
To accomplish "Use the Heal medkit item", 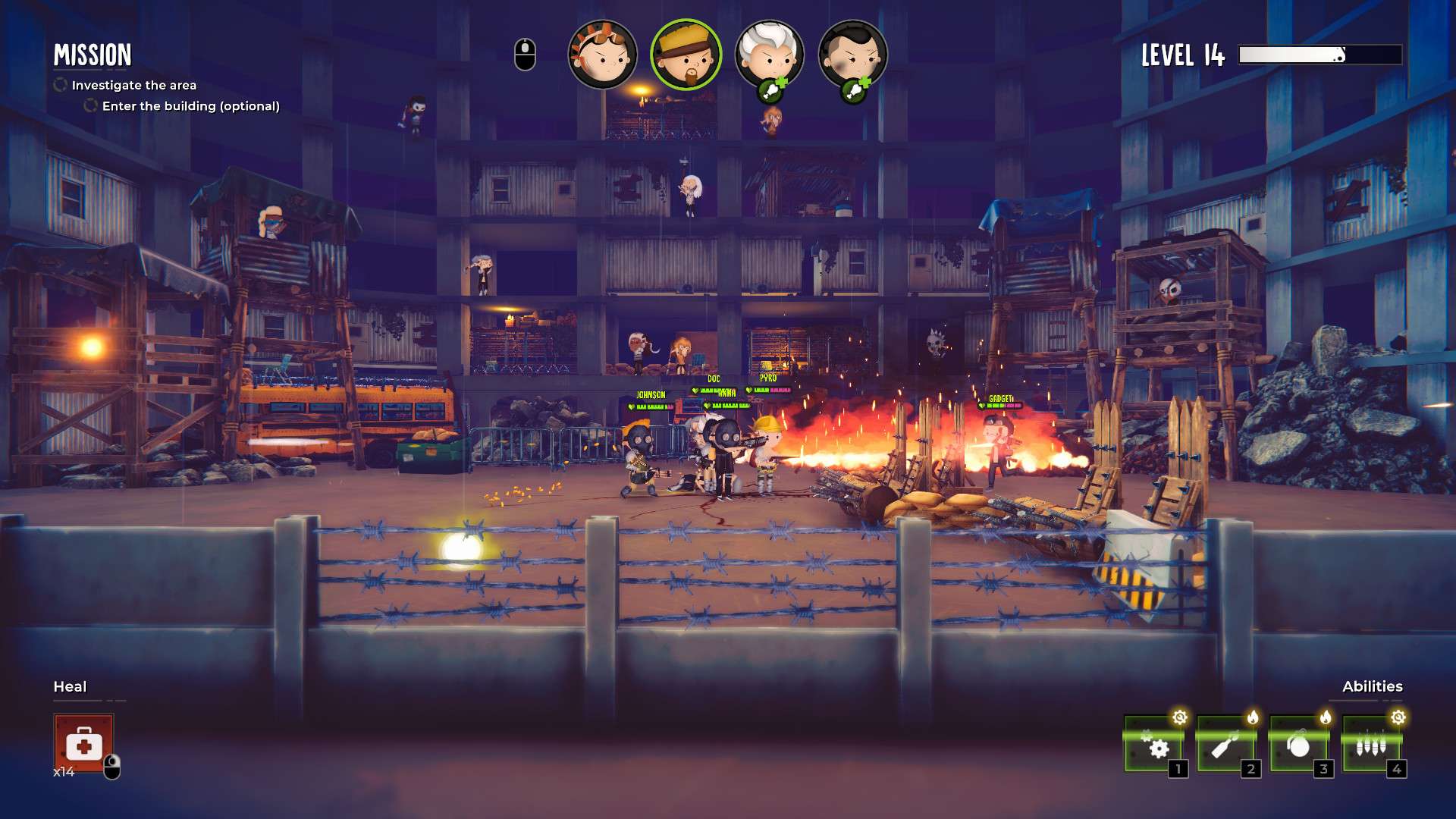I will pos(83,744).
